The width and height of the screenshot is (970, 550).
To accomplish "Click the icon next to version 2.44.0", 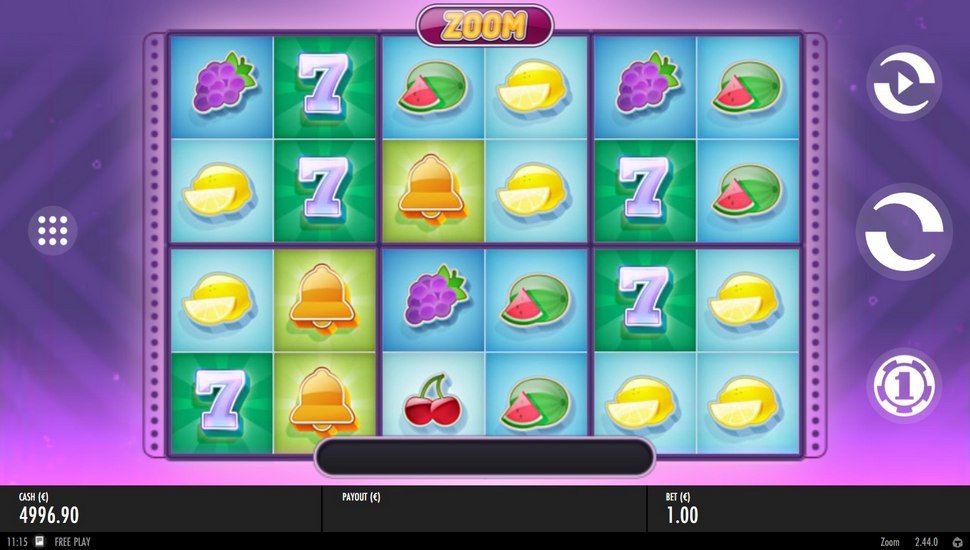I will tap(959, 542).
